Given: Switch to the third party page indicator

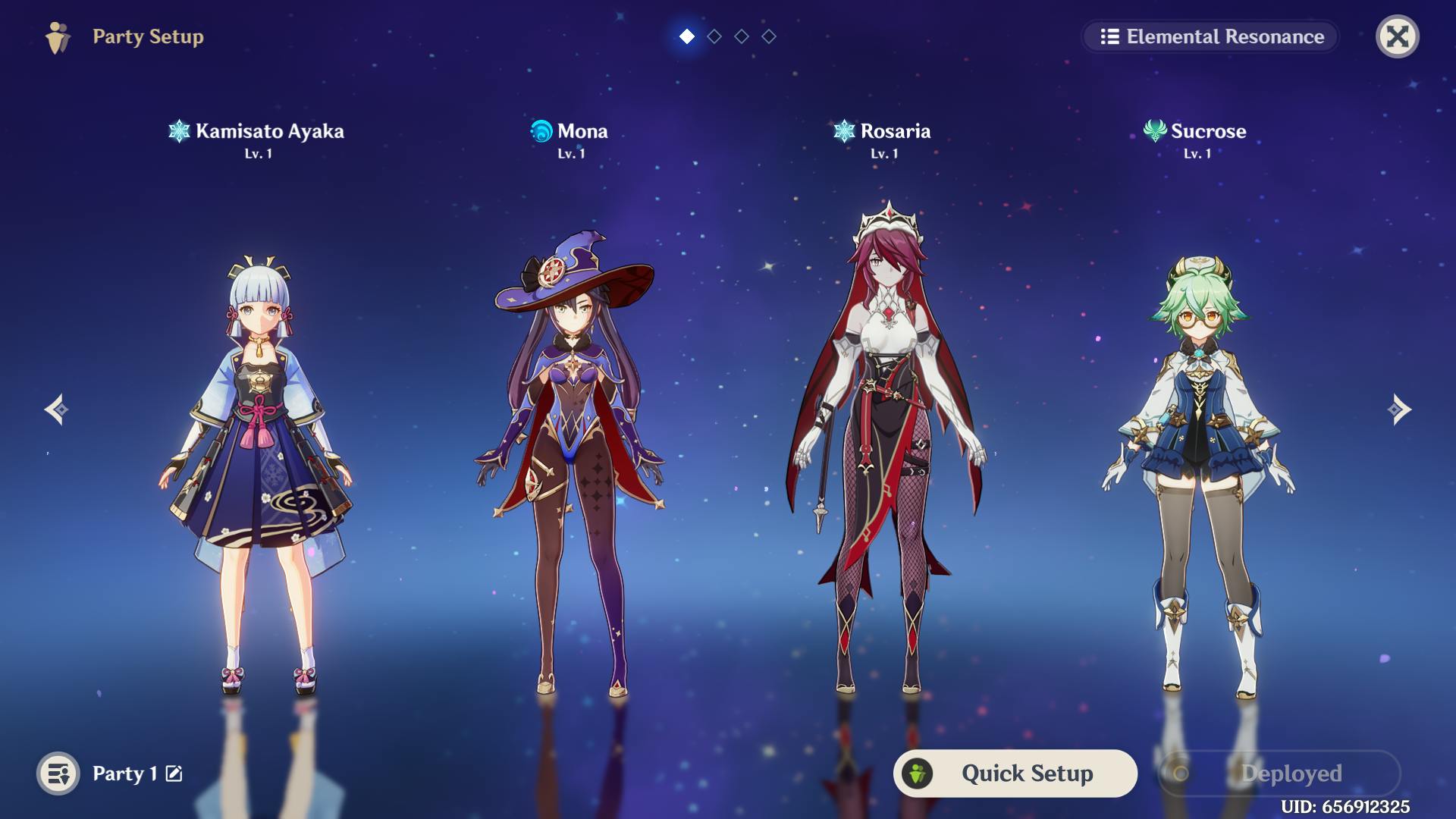Looking at the screenshot, I should [742, 36].
